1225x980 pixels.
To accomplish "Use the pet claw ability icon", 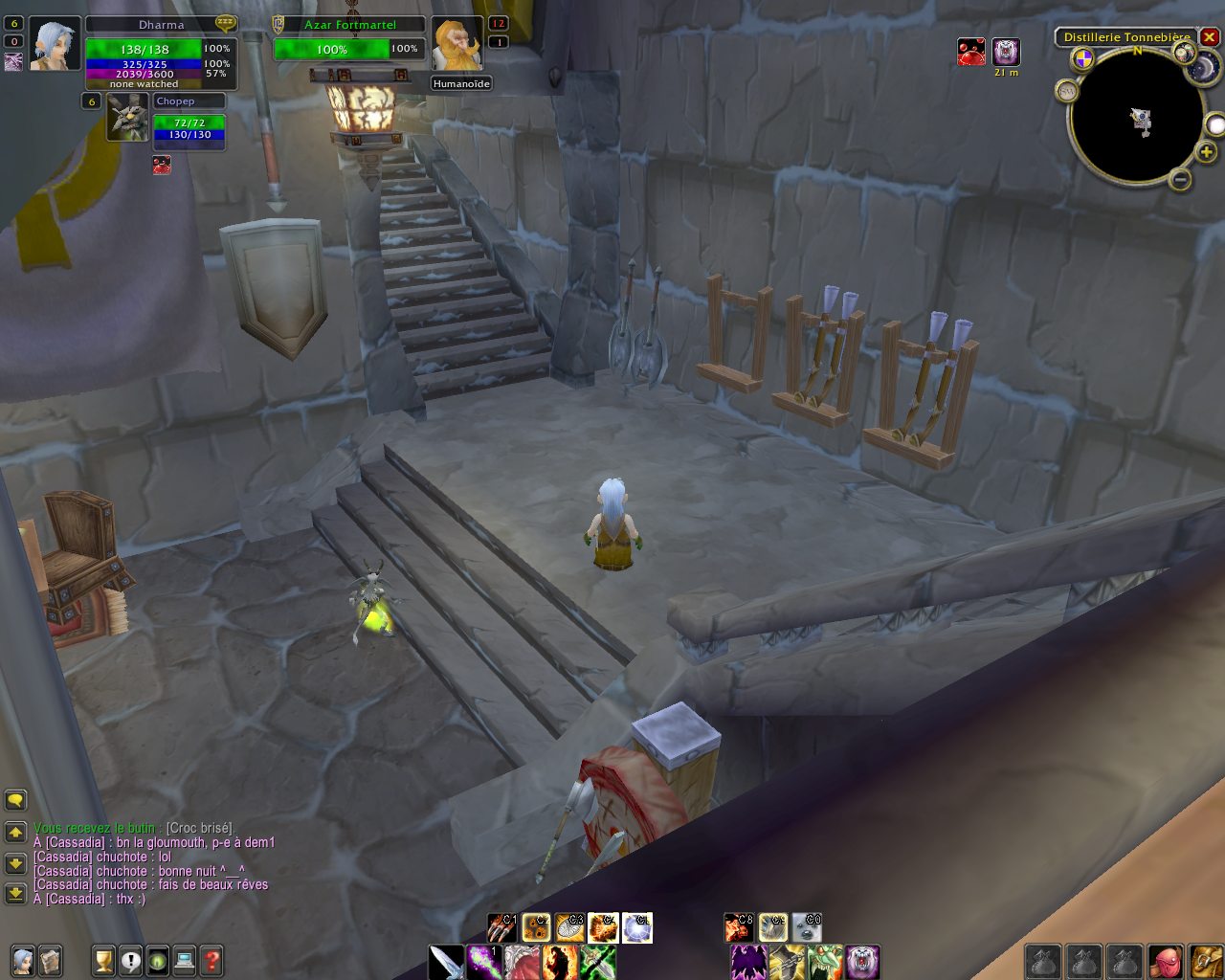I will pos(501,927).
